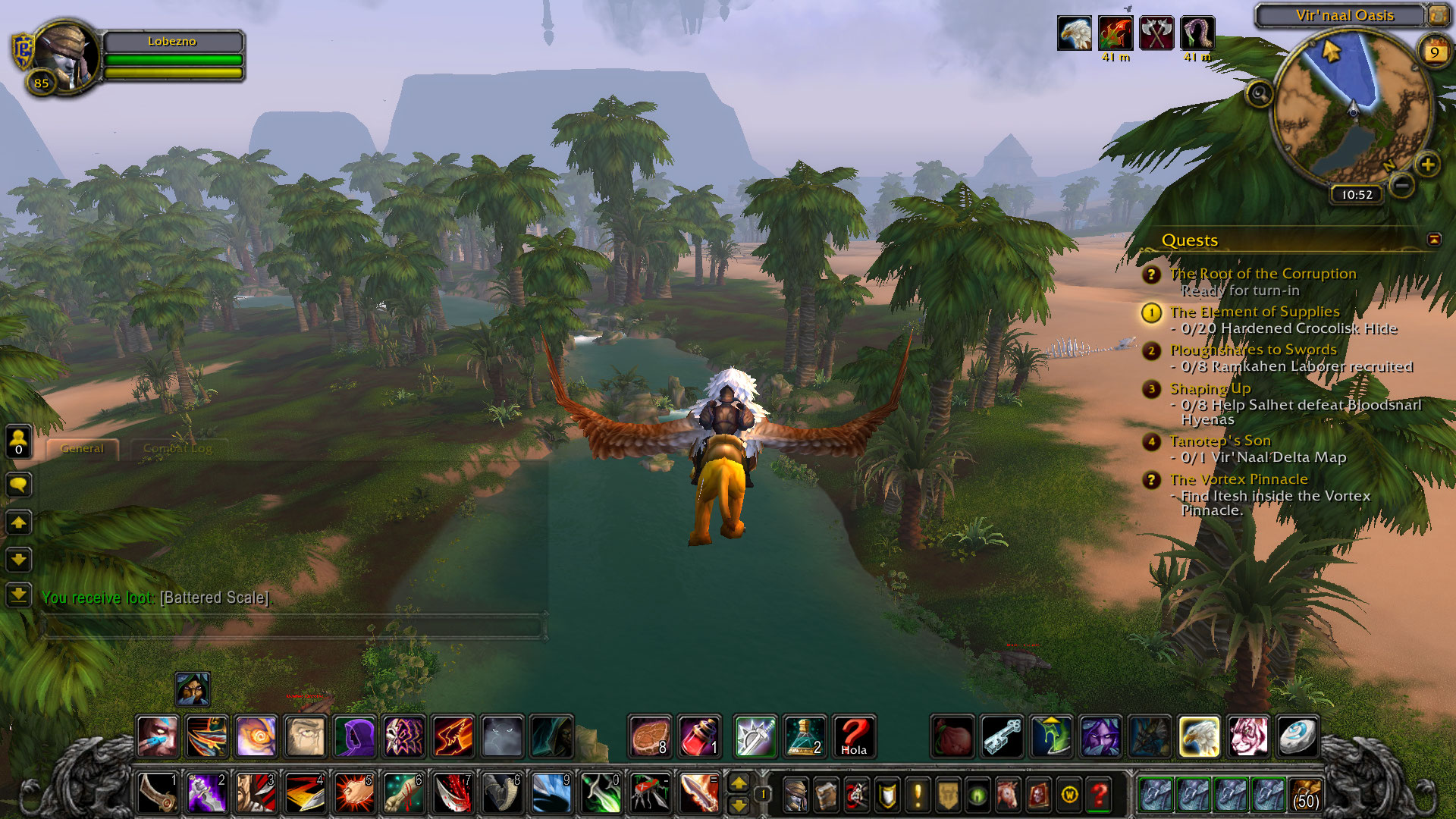Use the hearthstone
1456x819 pixels.
point(1296,736)
